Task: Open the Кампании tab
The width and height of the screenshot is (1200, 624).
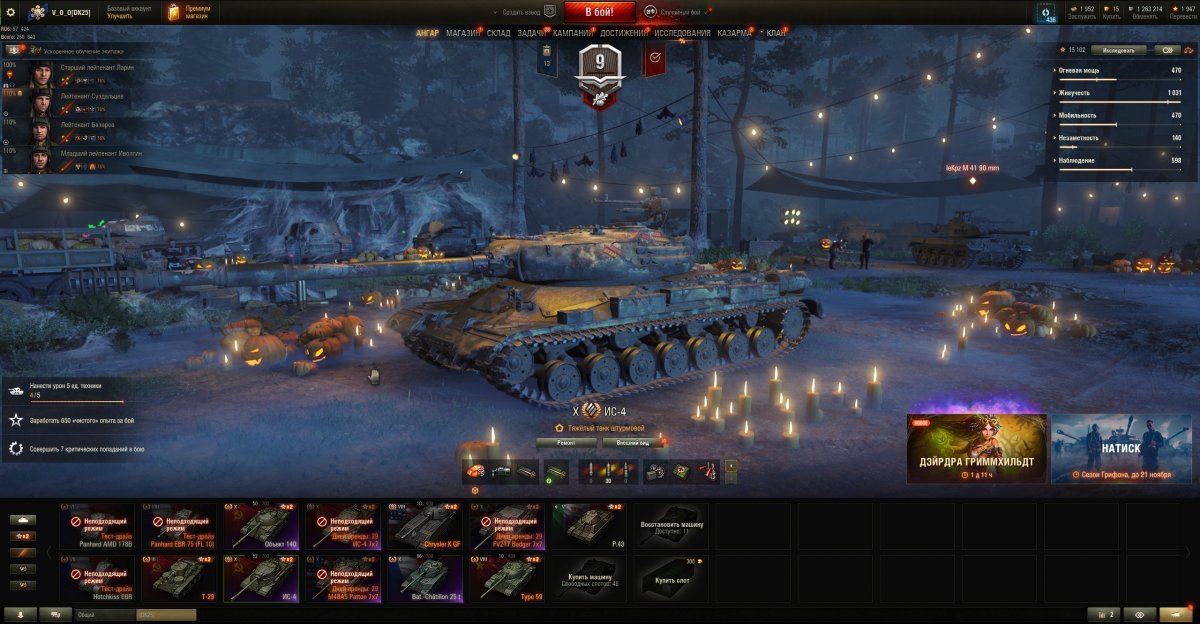Action: [572, 33]
